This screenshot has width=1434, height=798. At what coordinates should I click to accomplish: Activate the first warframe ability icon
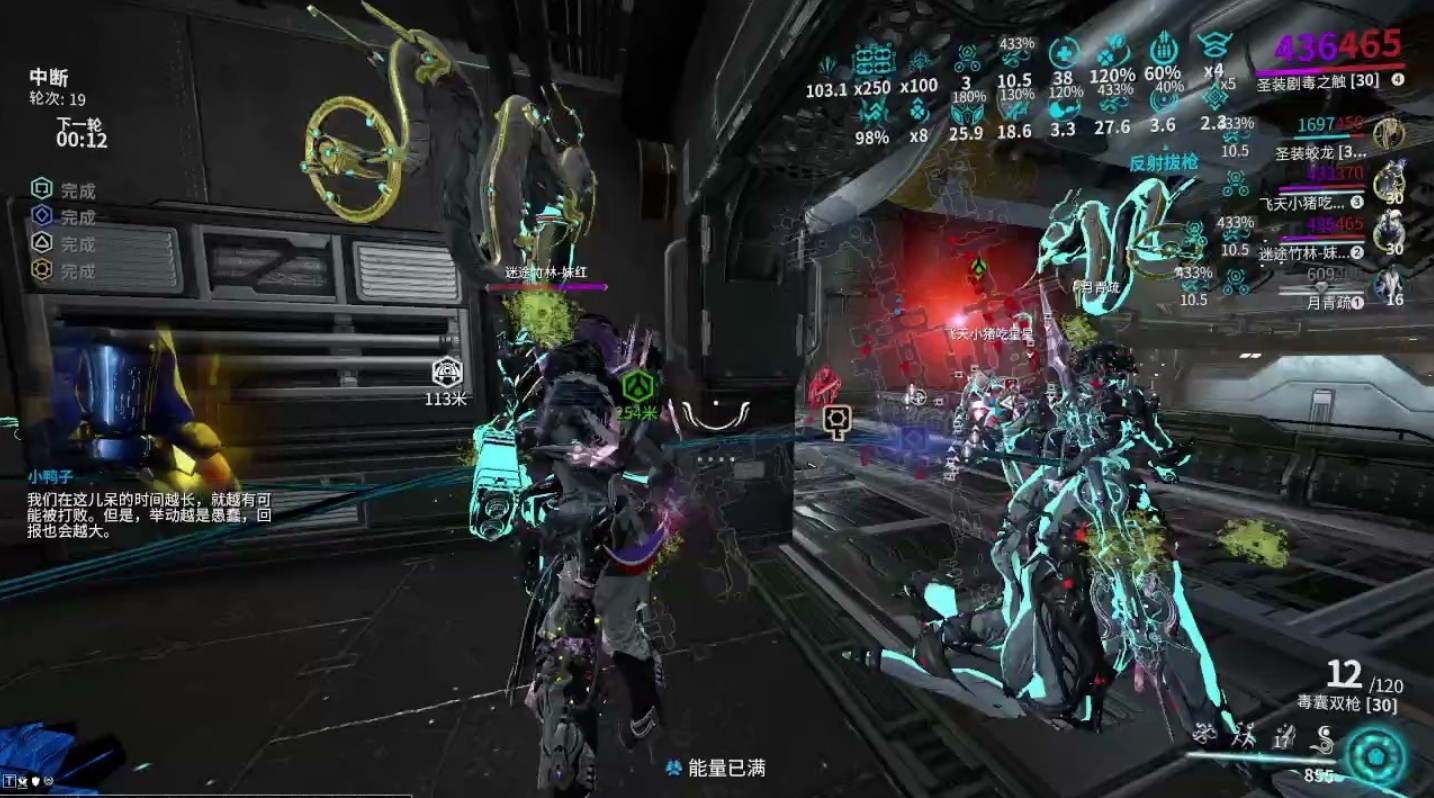coord(1208,736)
